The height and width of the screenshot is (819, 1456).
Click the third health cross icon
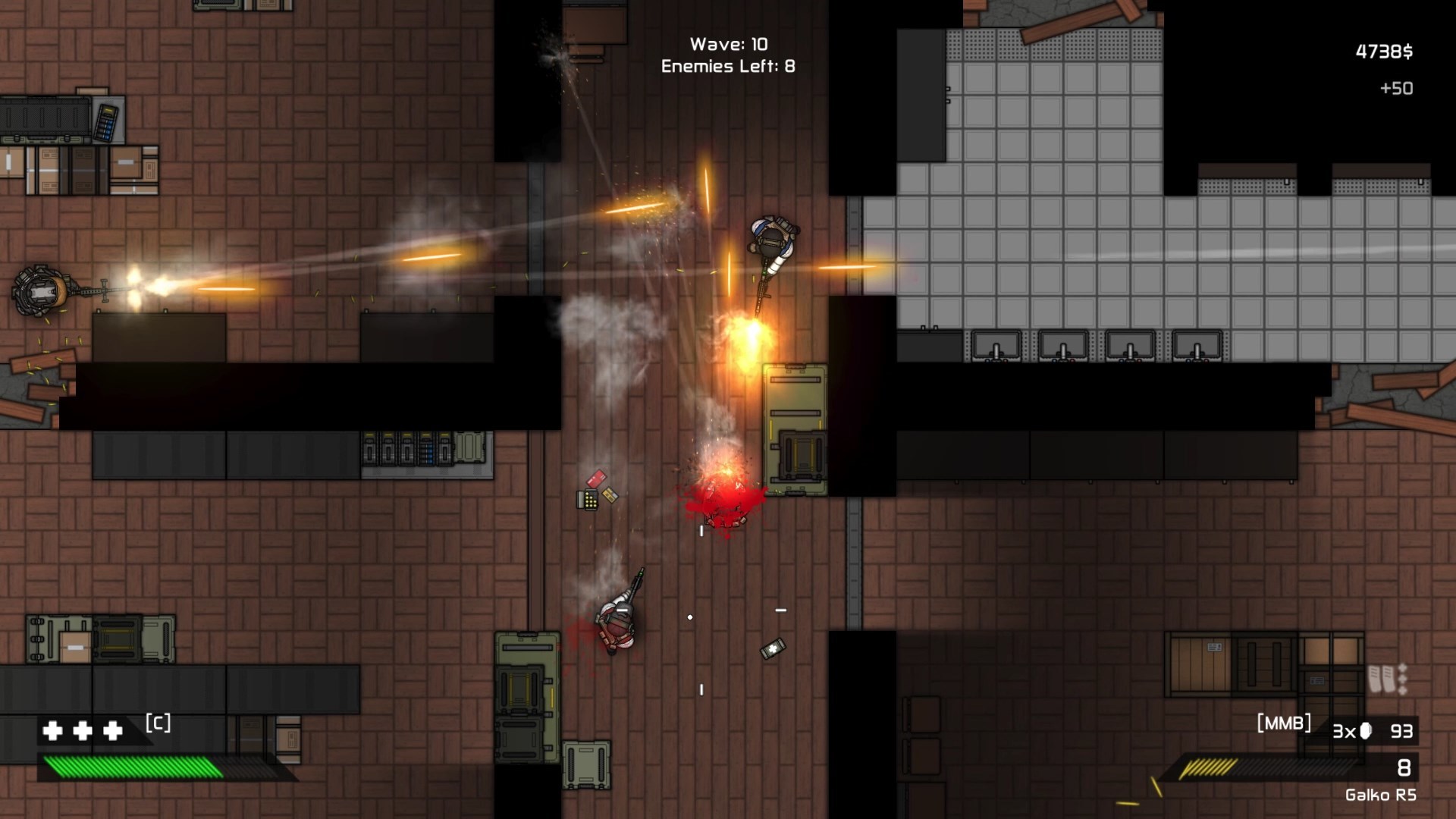click(112, 733)
